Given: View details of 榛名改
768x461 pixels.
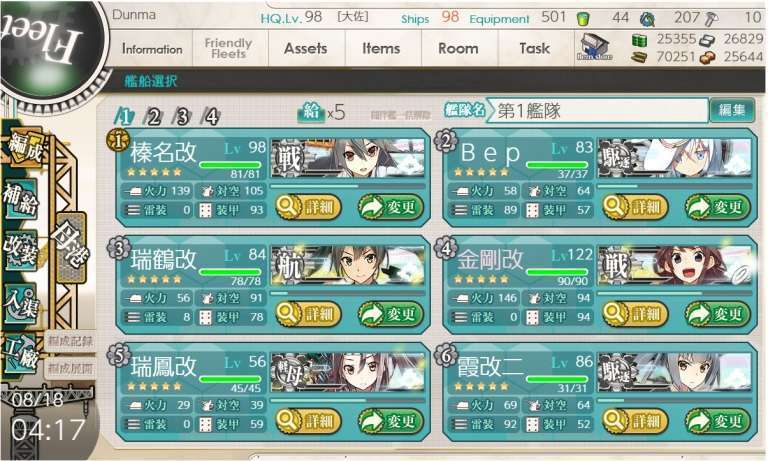Looking at the screenshot, I should [308, 207].
